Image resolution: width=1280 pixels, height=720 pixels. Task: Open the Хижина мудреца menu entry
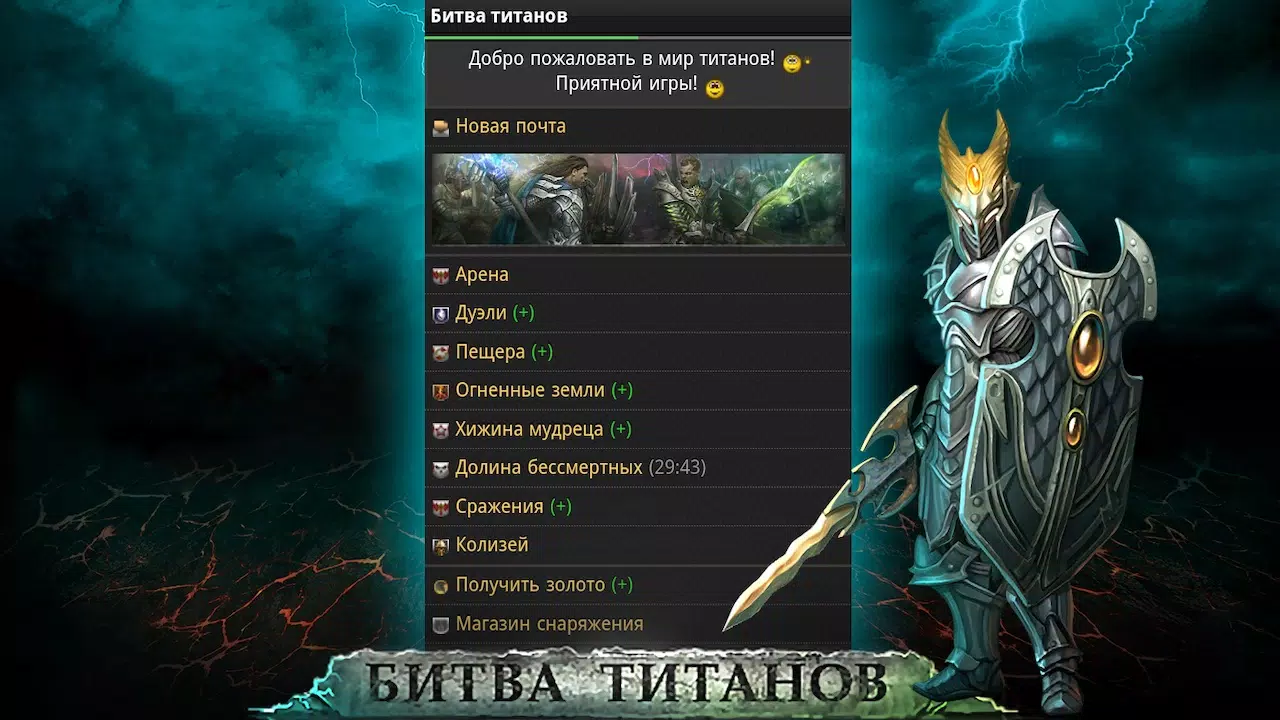(x=532, y=428)
